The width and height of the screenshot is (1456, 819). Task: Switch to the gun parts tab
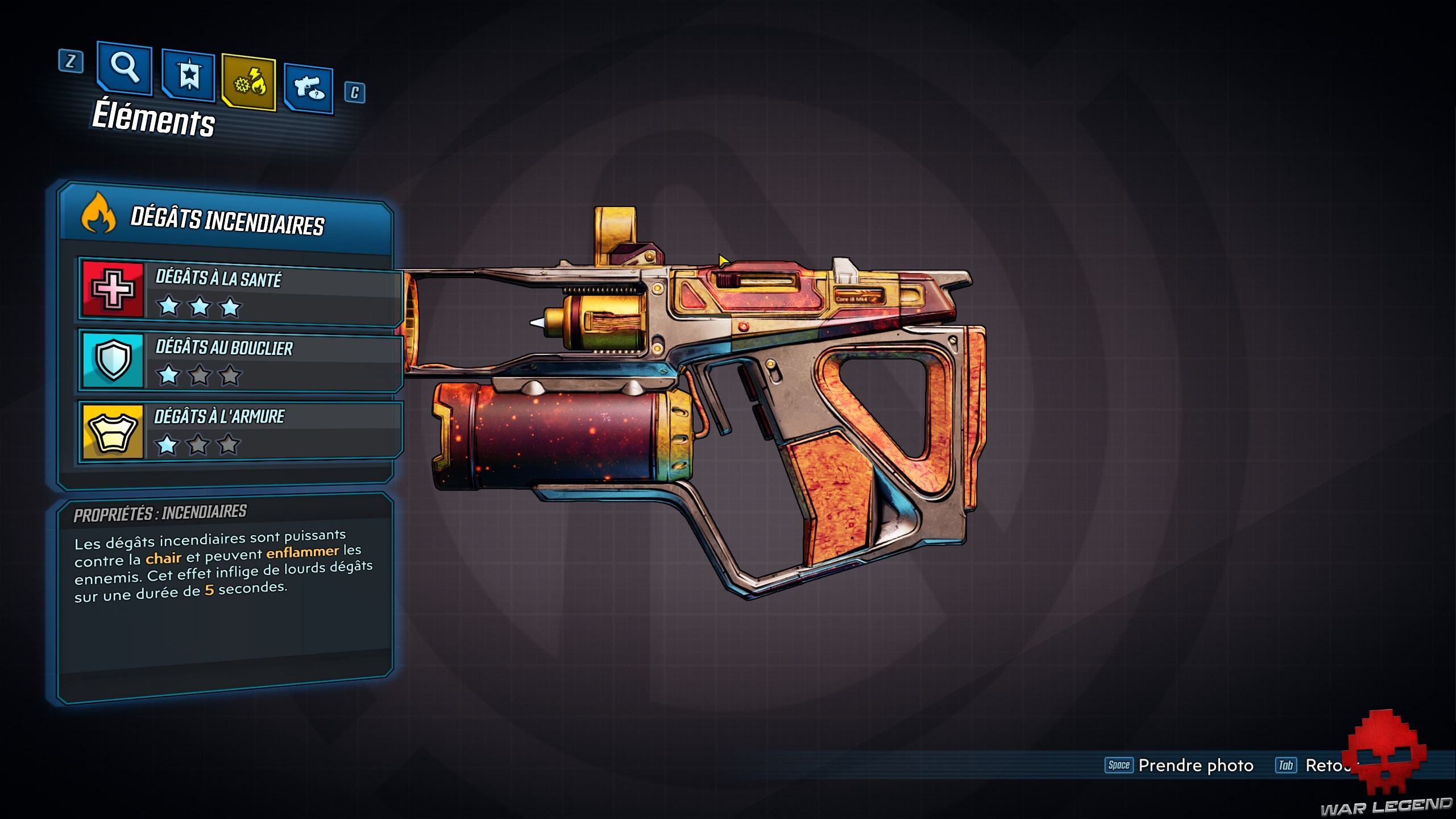tap(309, 89)
